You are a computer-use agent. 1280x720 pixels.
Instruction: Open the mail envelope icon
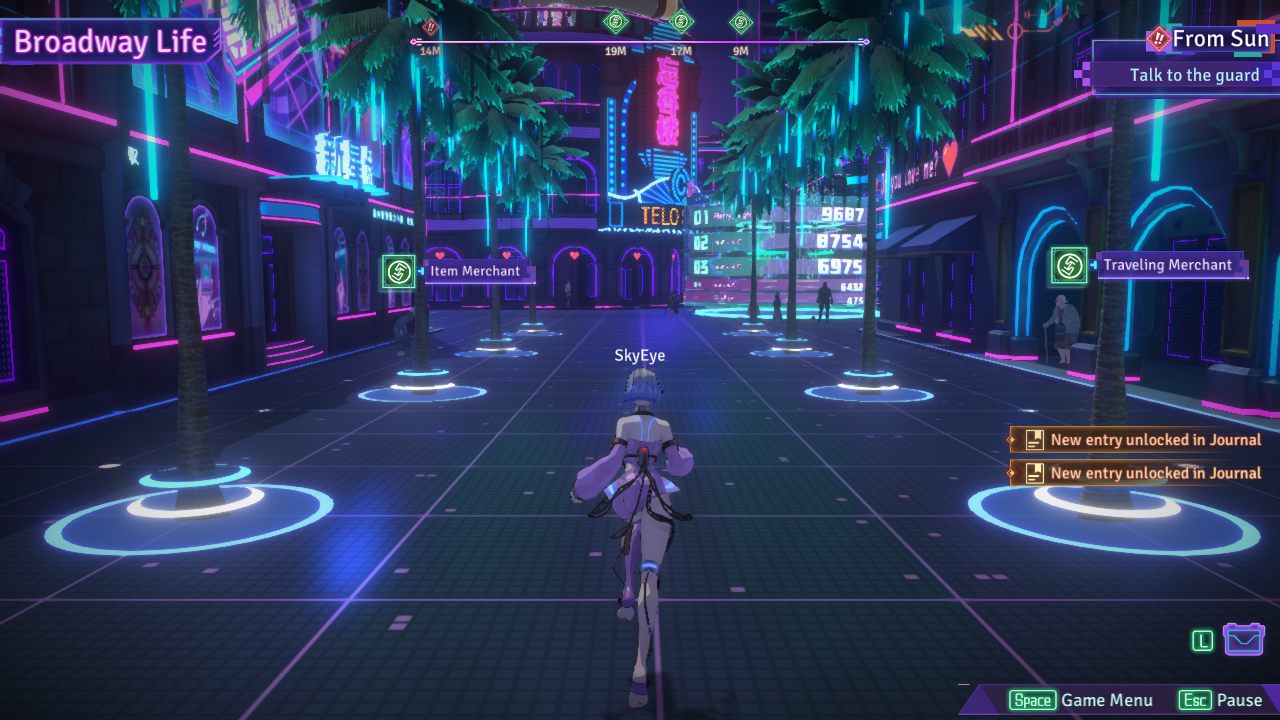pos(1244,639)
